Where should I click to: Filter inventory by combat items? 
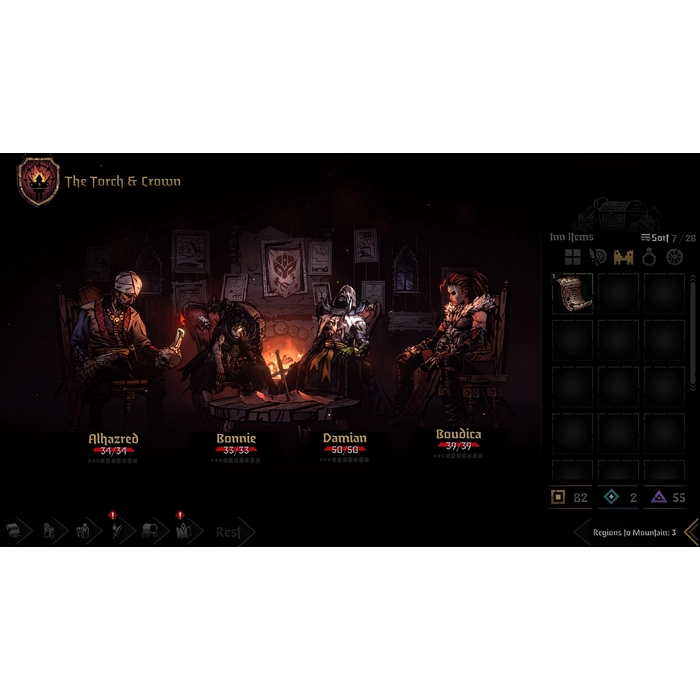(599, 258)
